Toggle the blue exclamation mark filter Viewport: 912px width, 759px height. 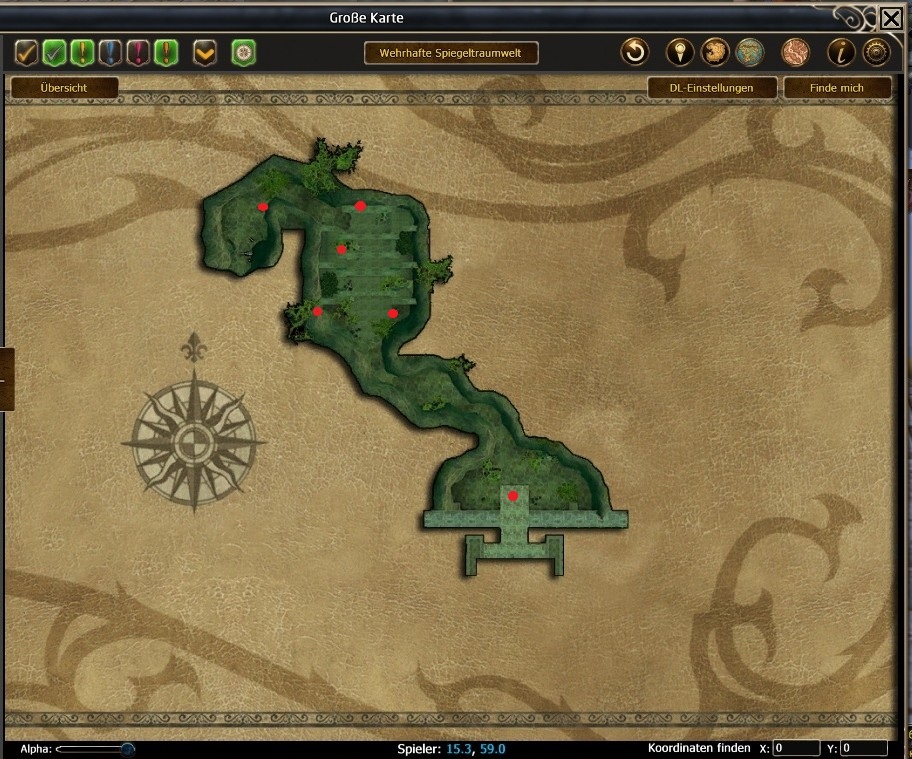pos(110,52)
